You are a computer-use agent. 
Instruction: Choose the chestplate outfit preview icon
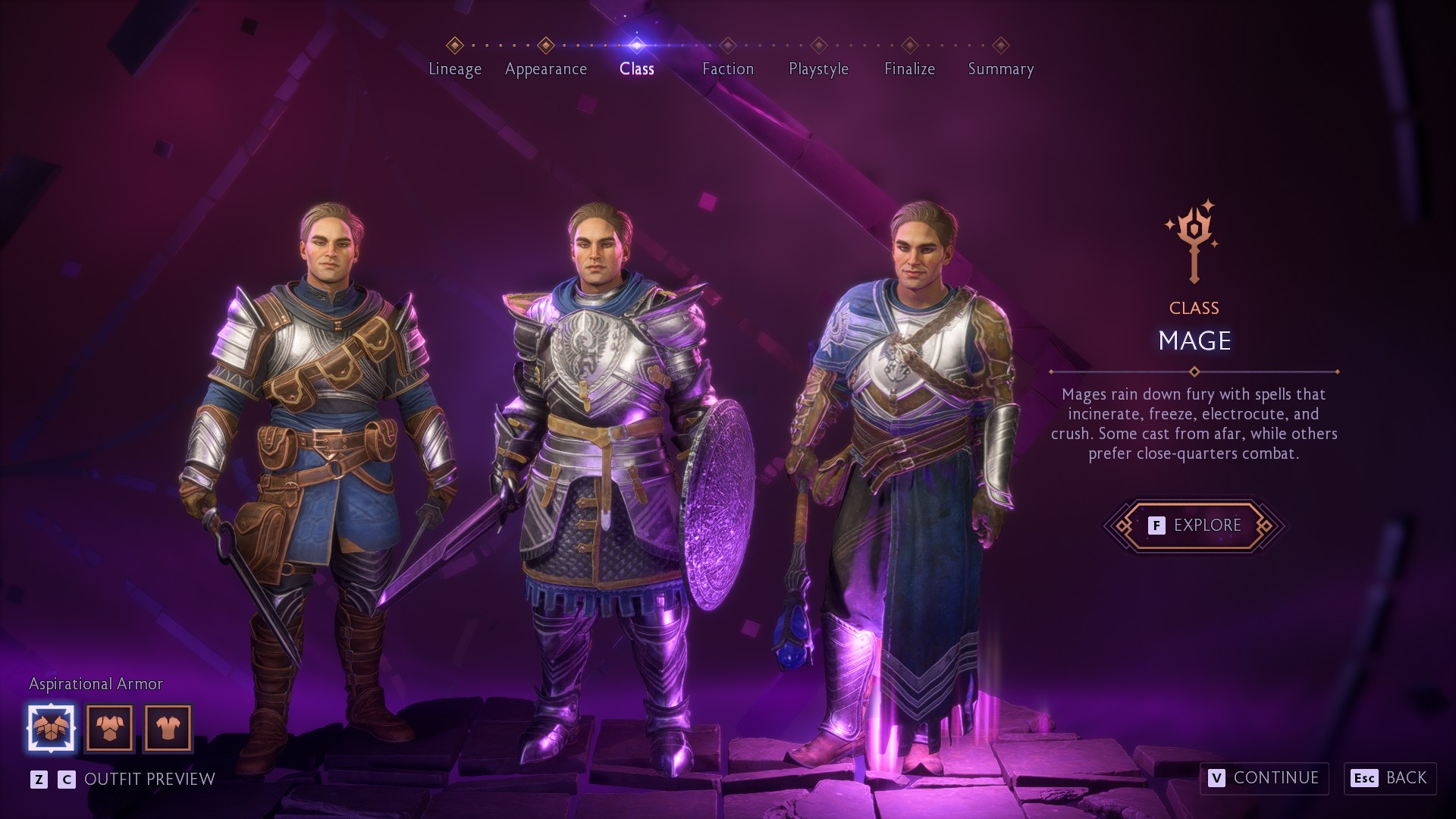[x=110, y=728]
